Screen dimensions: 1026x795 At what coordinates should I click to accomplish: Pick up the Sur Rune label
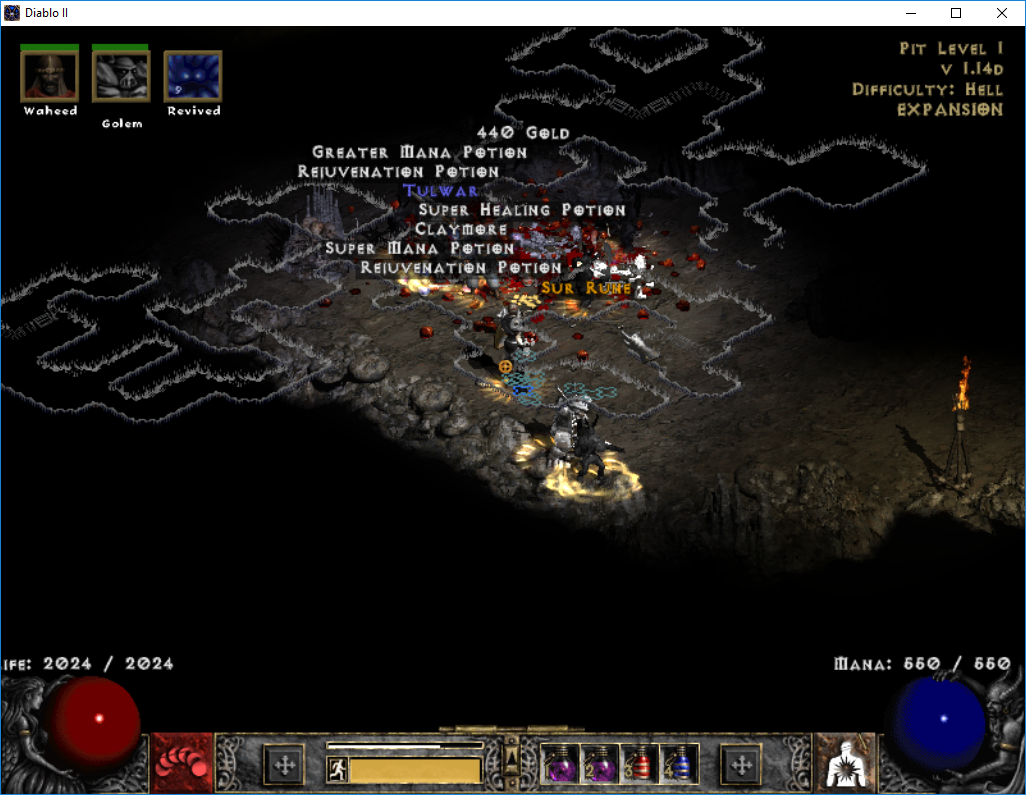(x=586, y=288)
